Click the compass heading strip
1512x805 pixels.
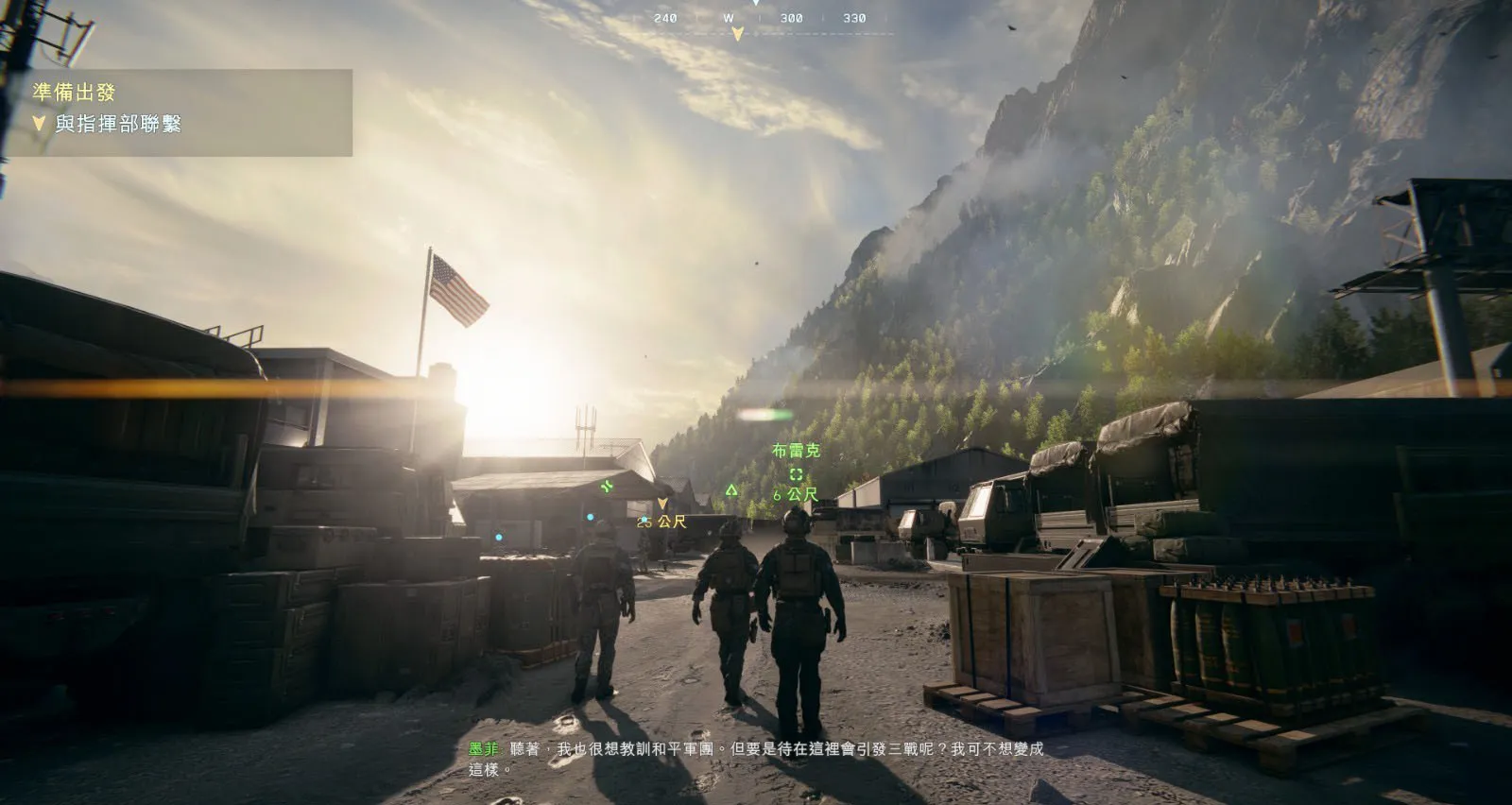[x=761, y=19]
